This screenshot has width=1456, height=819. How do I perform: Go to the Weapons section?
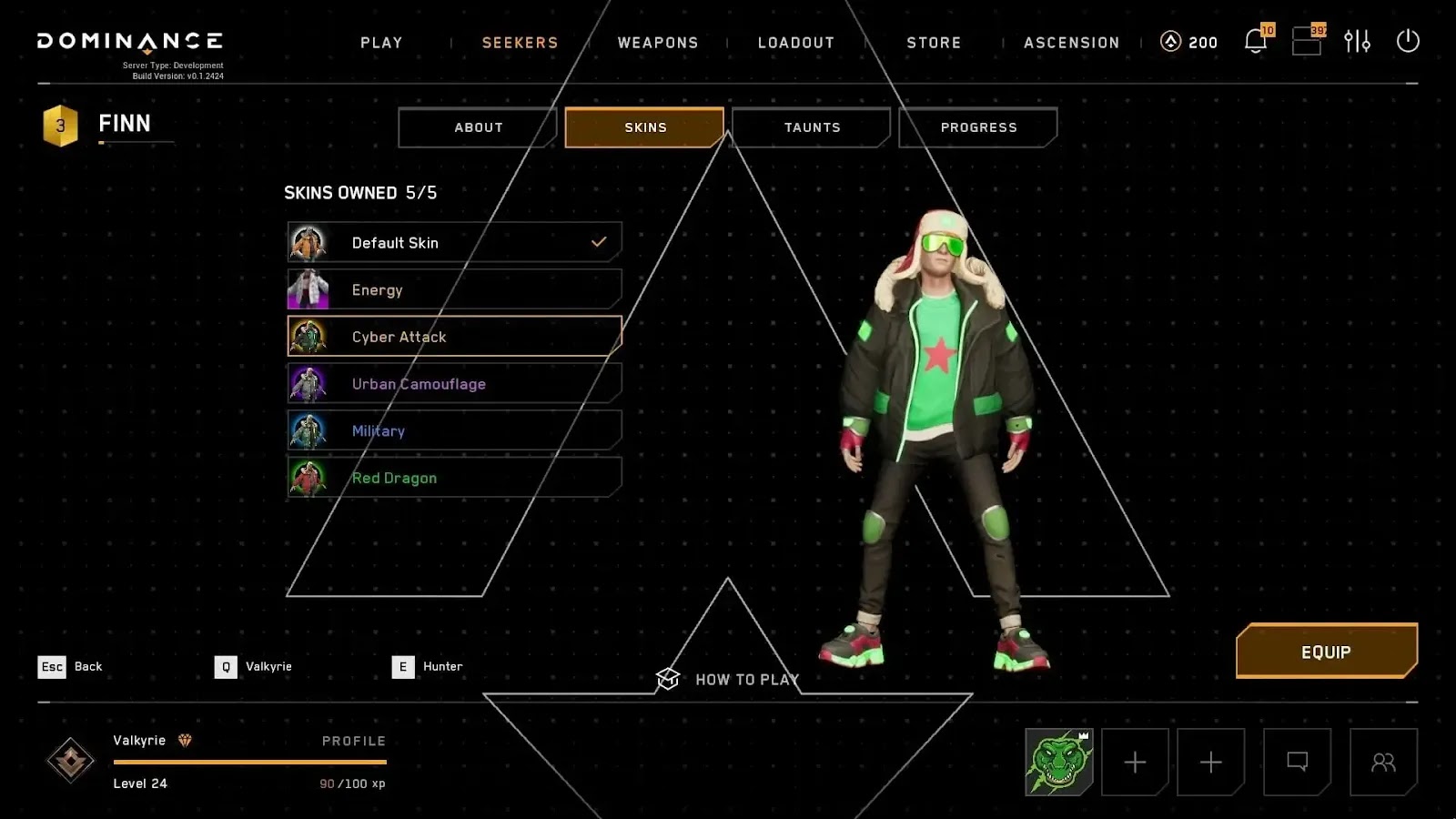(x=658, y=43)
